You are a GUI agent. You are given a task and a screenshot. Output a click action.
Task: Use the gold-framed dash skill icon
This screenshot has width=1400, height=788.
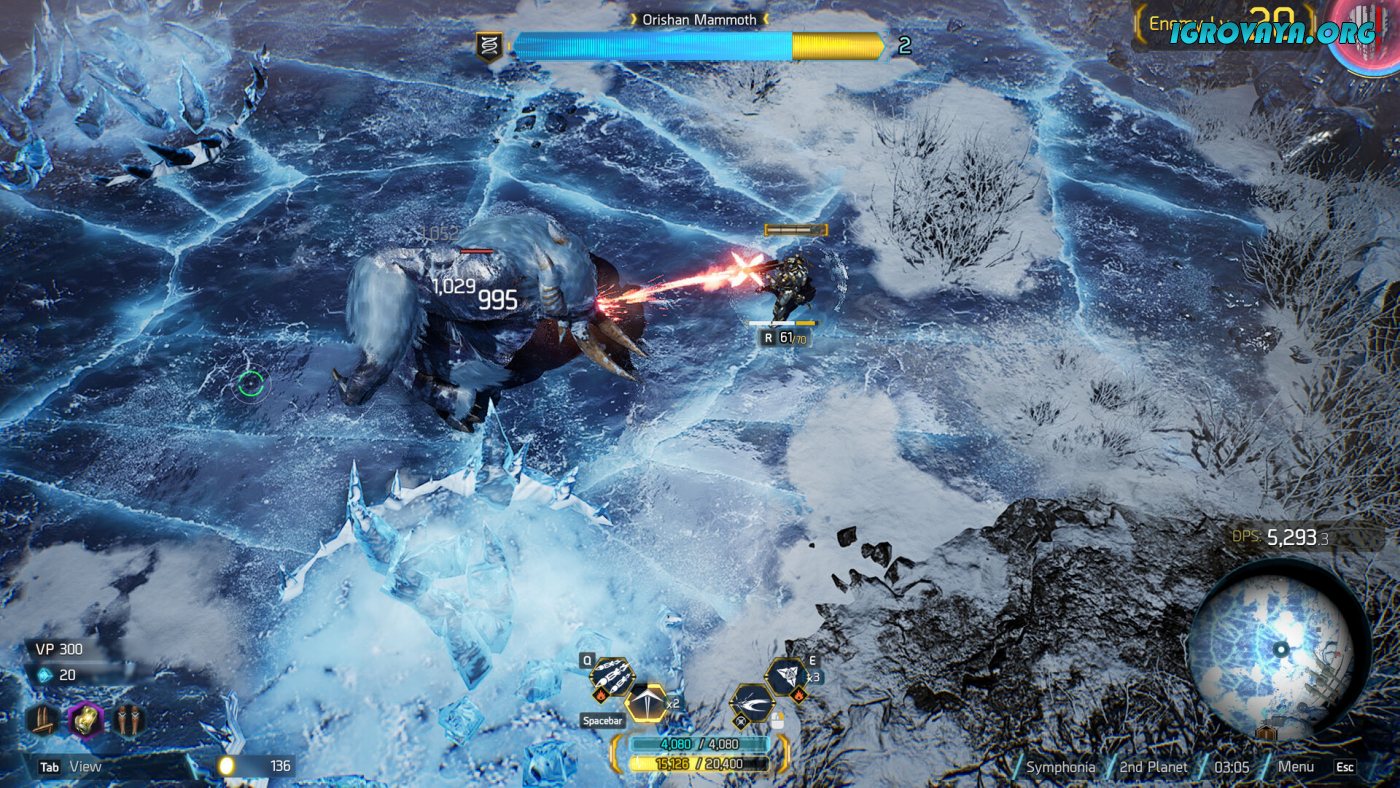[x=646, y=703]
